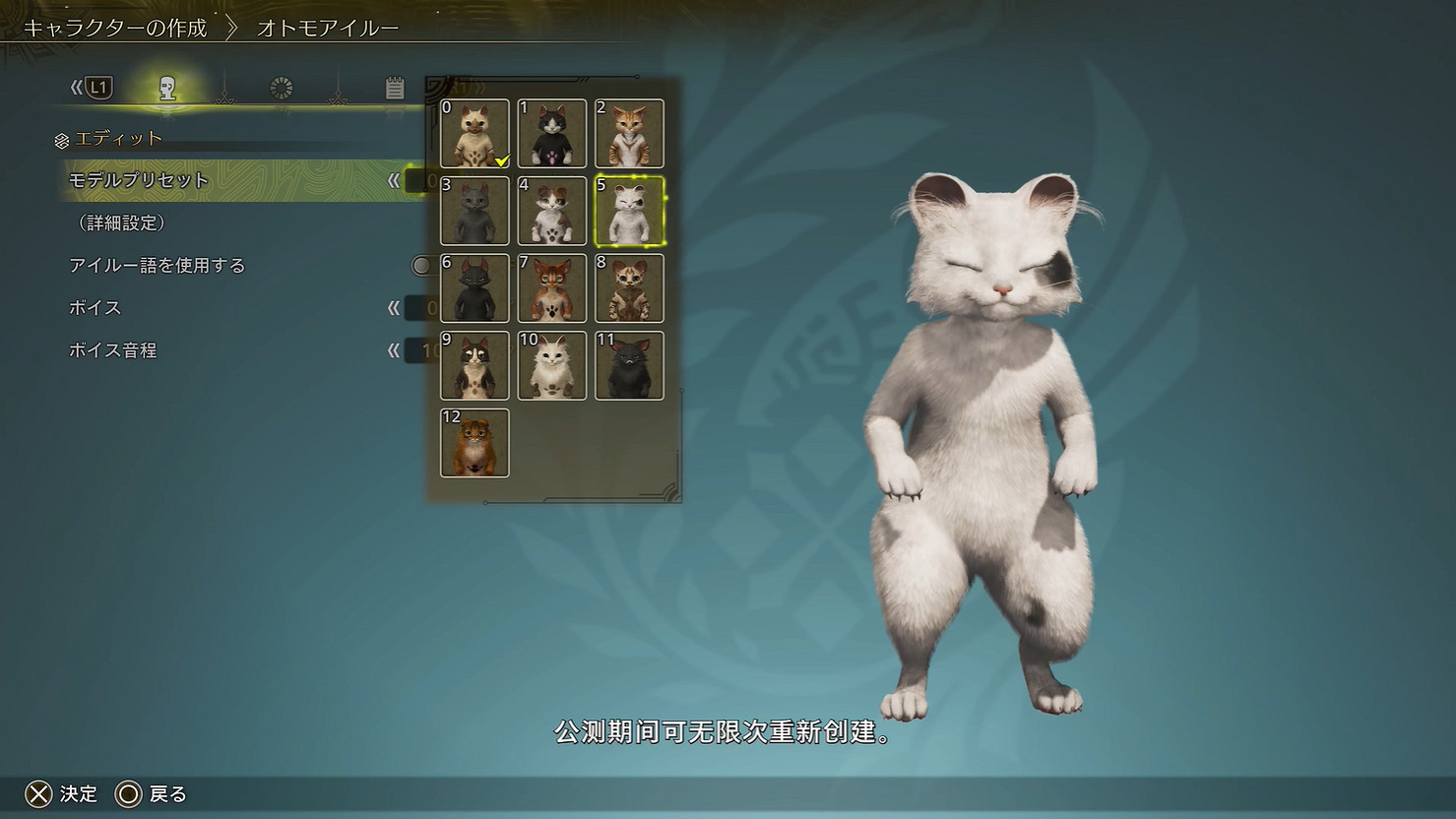Click the モデルプリセット left double chevron
Viewport: 1456px width, 819px height.
pos(394,181)
